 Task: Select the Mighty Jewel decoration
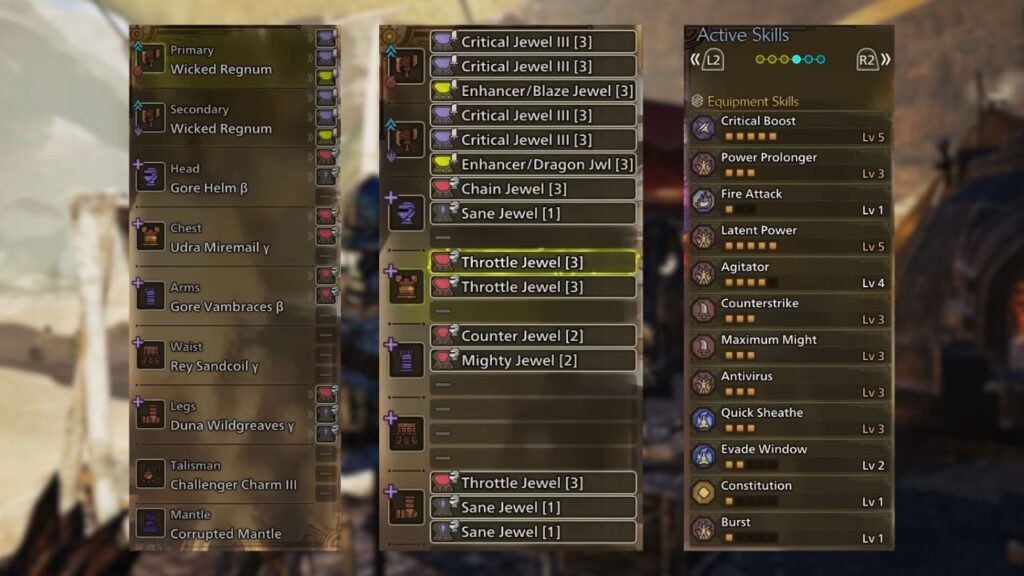(x=533, y=360)
